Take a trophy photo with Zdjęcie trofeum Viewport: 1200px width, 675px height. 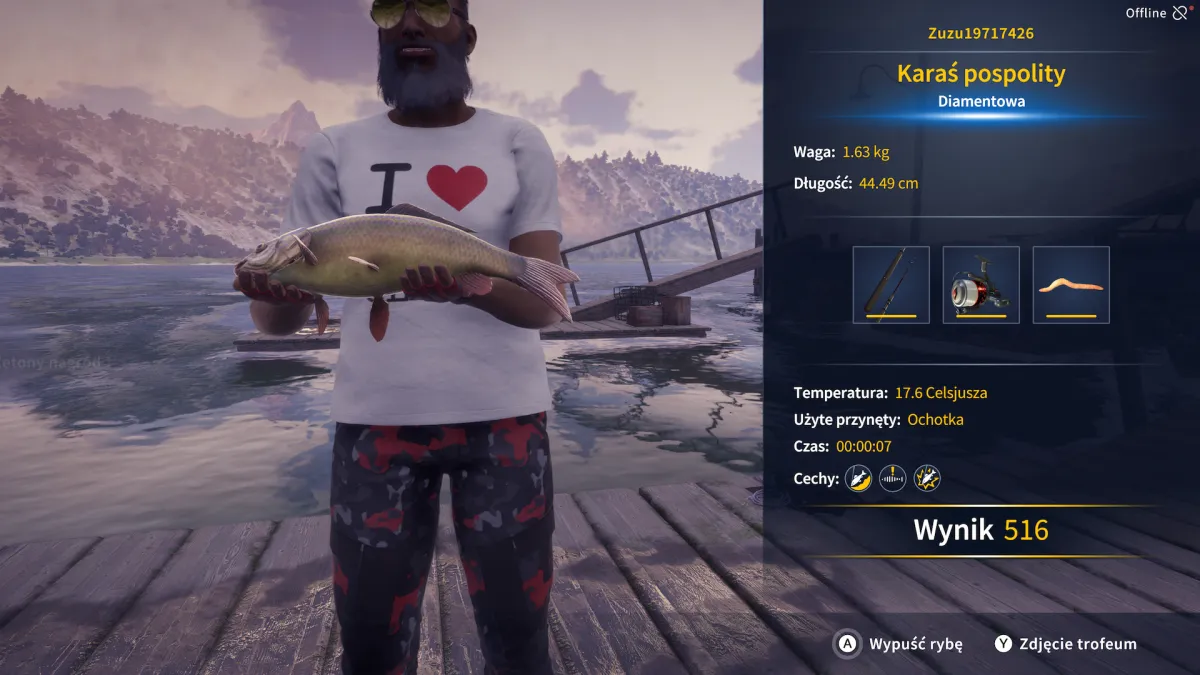[x=1066, y=644]
